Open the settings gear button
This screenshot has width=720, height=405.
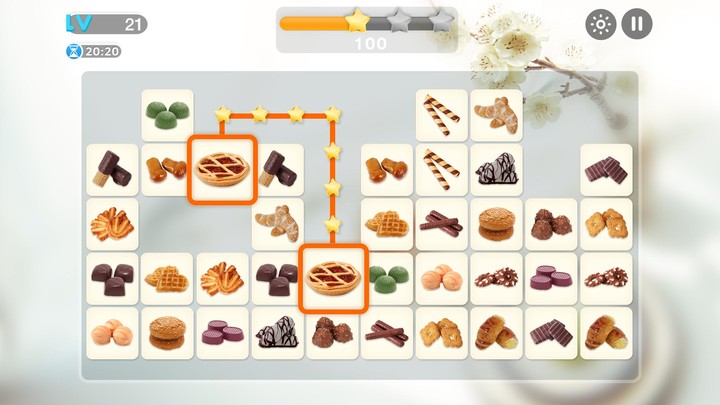coord(600,24)
